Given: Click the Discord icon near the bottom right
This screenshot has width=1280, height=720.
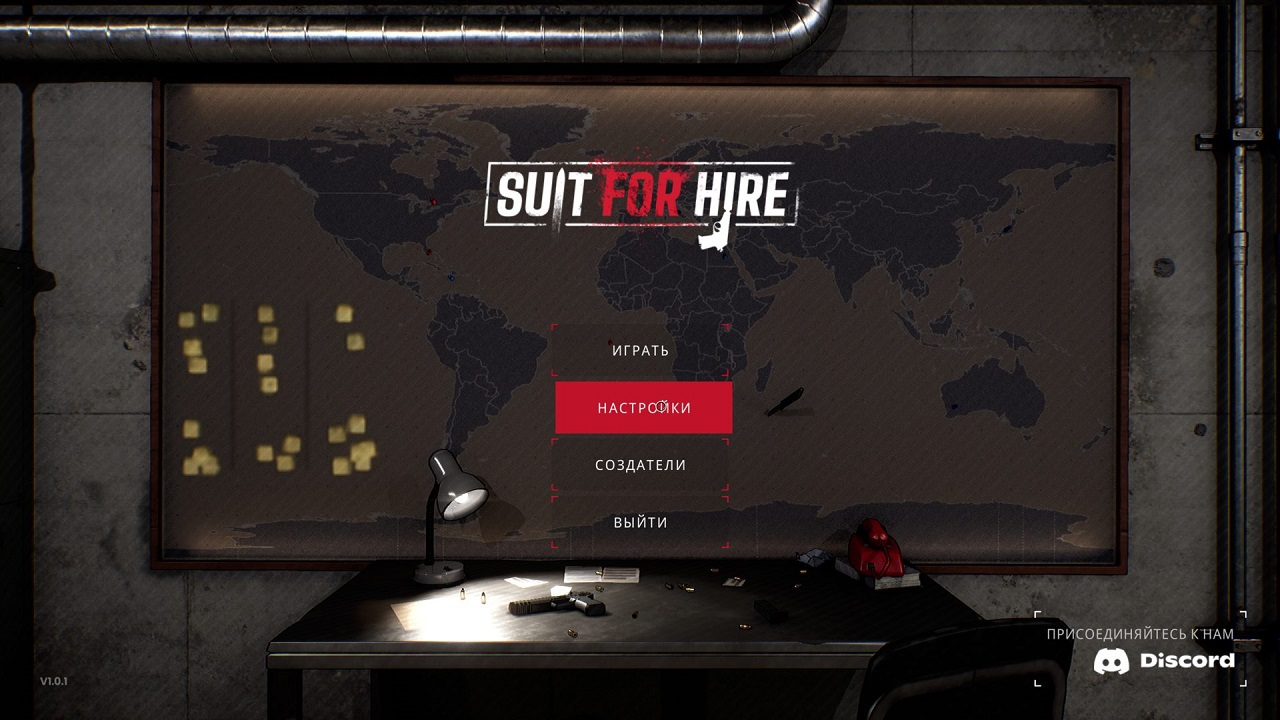Looking at the screenshot, I should pos(1113,662).
